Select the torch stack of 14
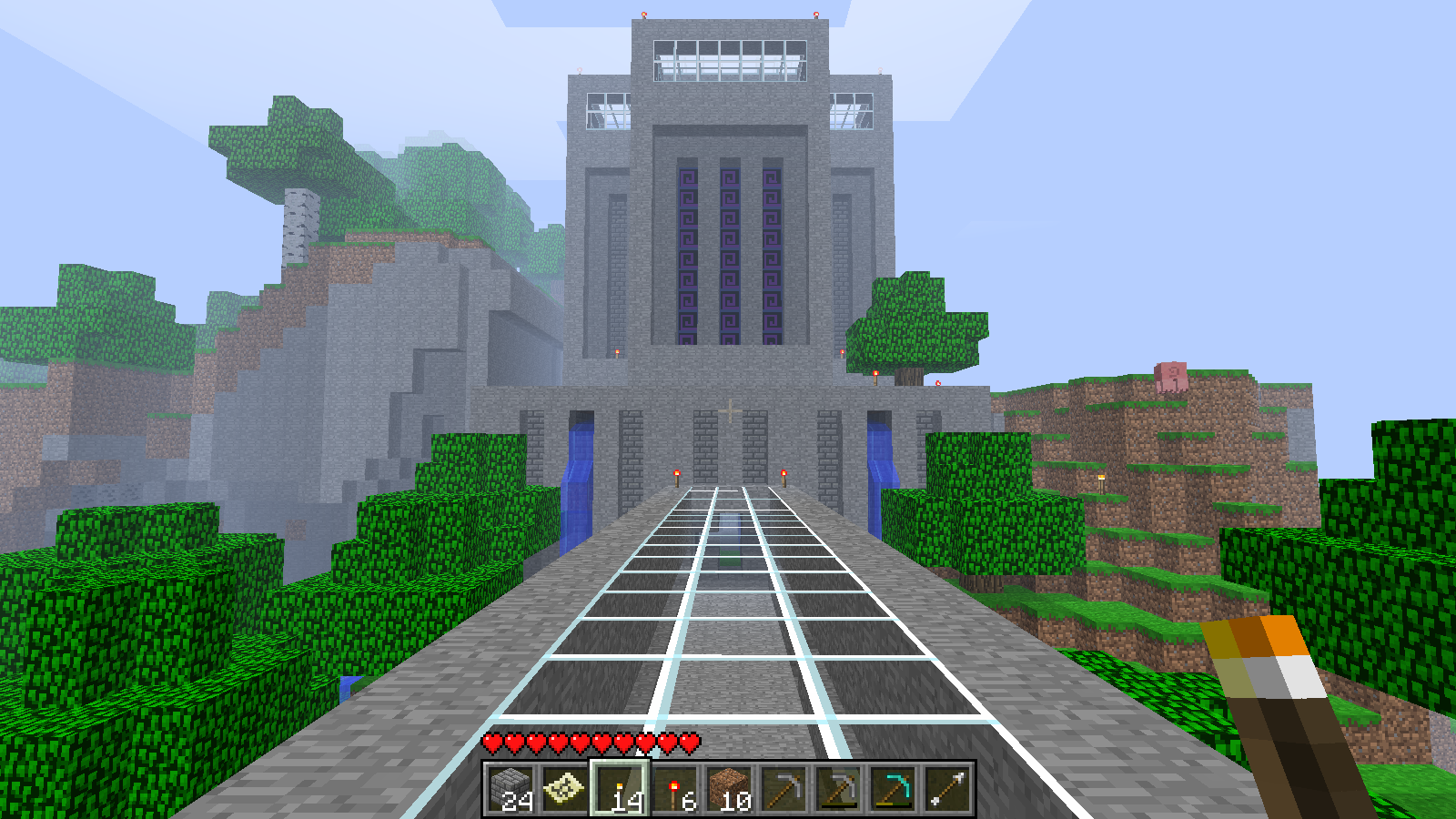 (619, 788)
